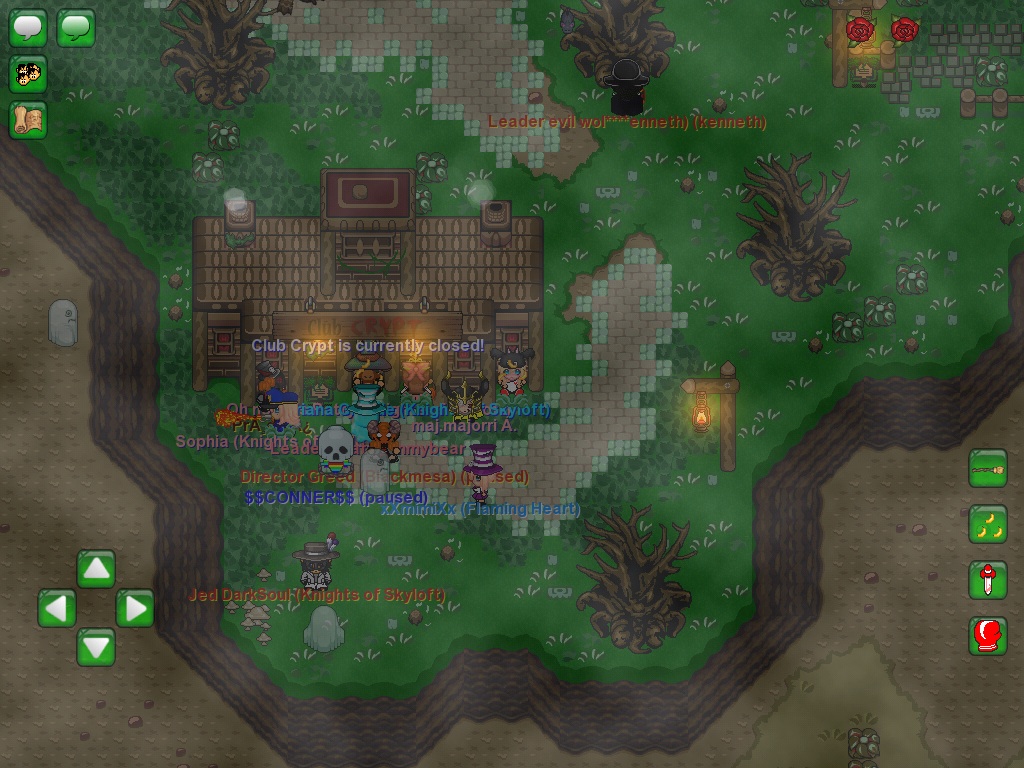Activate the red-hilted sword button

click(x=987, y=580)
